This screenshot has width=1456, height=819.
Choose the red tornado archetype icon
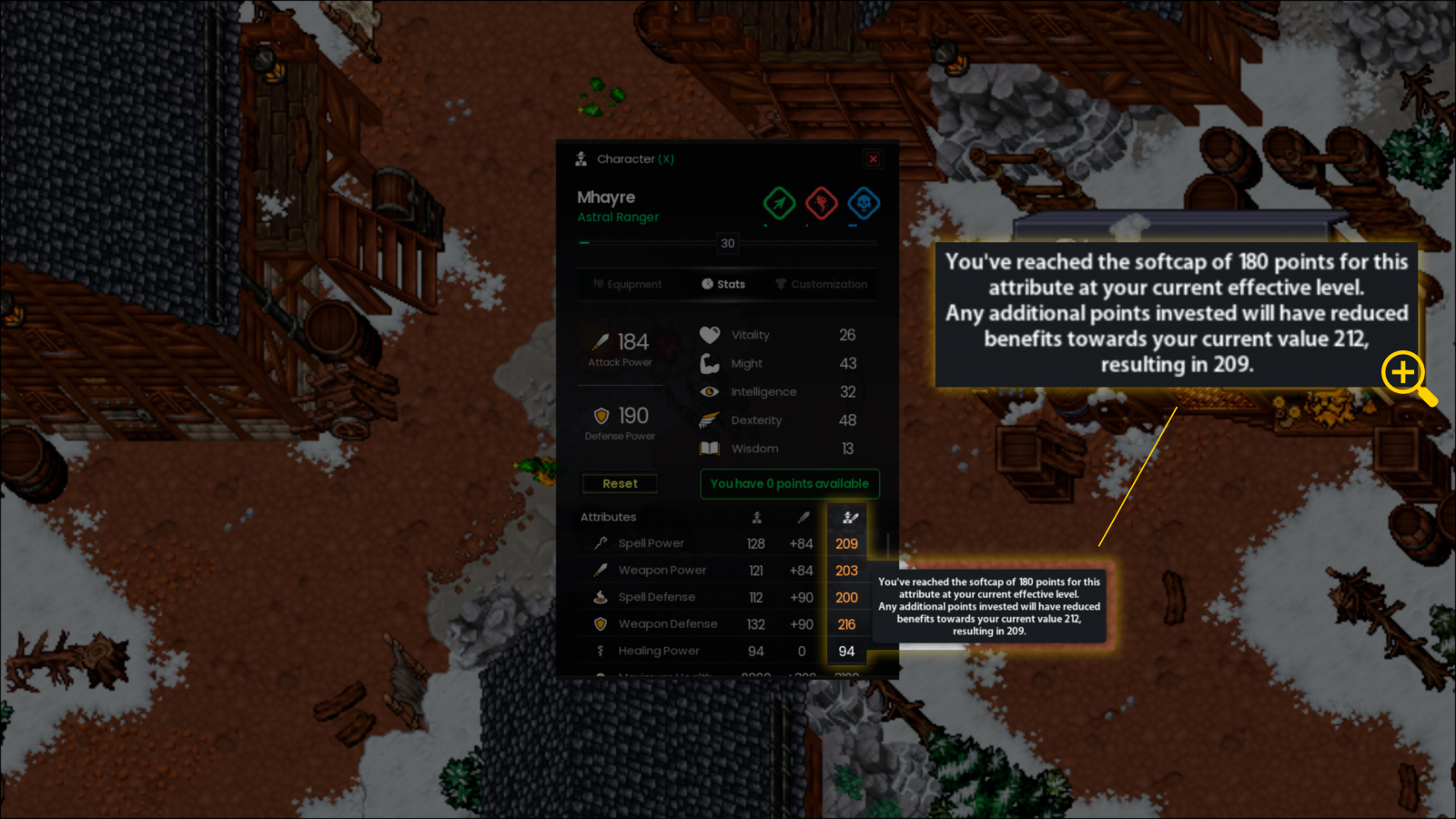[822, 203]
